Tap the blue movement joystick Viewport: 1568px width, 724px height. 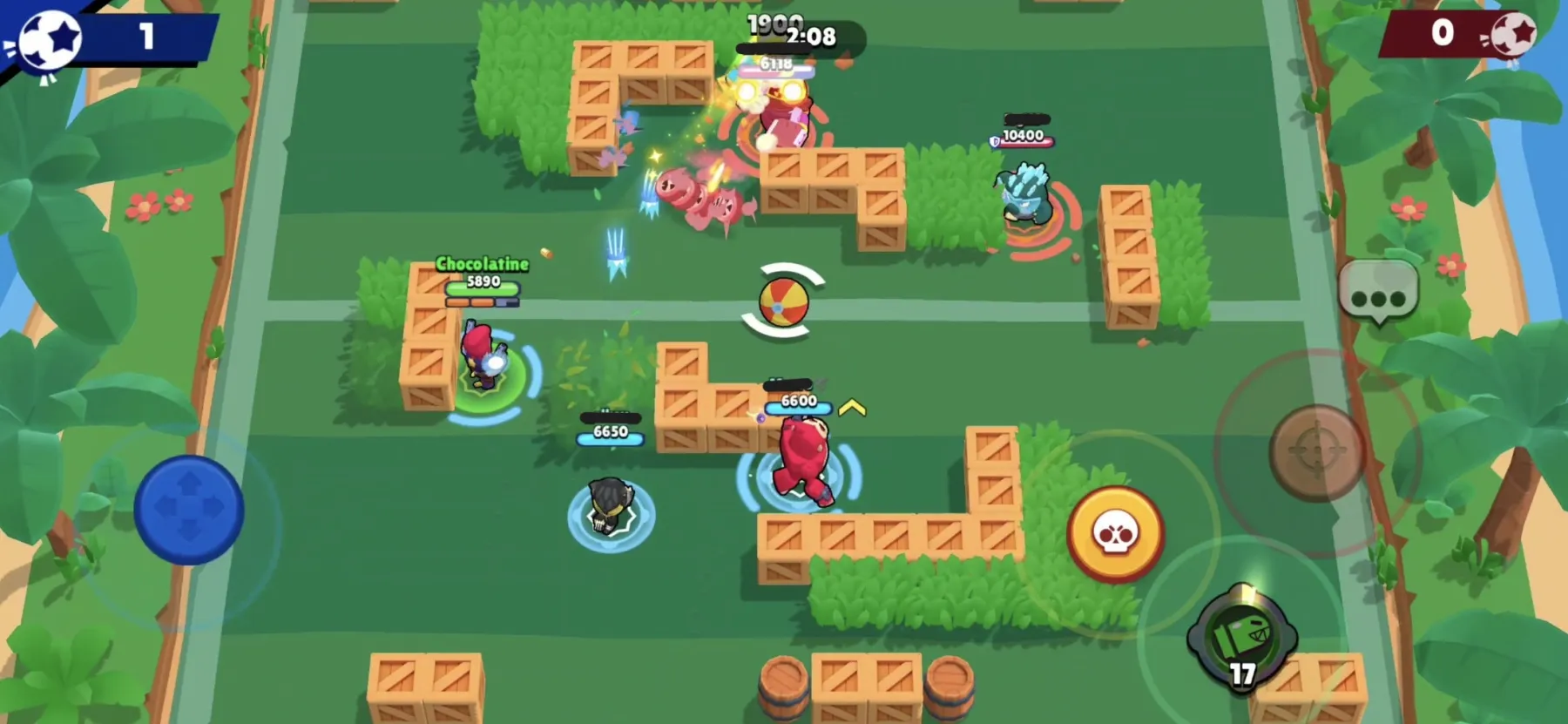187,508
